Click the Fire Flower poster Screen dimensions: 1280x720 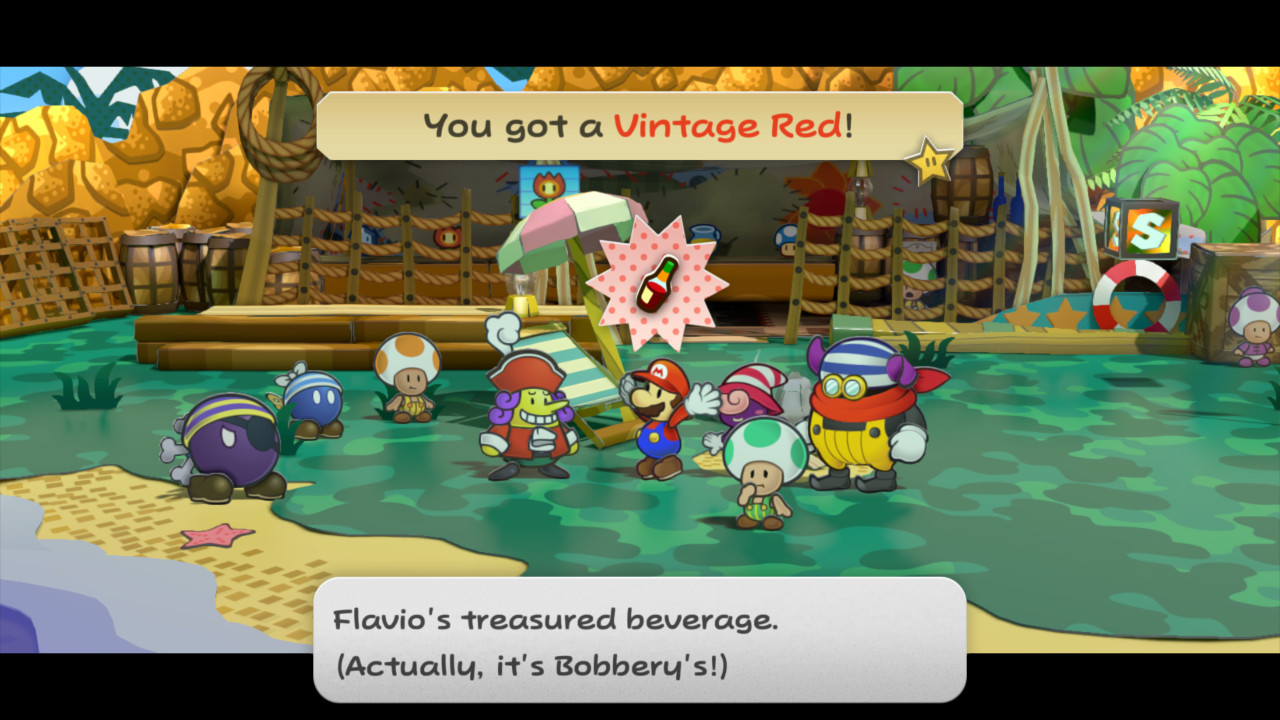[549, 185]
